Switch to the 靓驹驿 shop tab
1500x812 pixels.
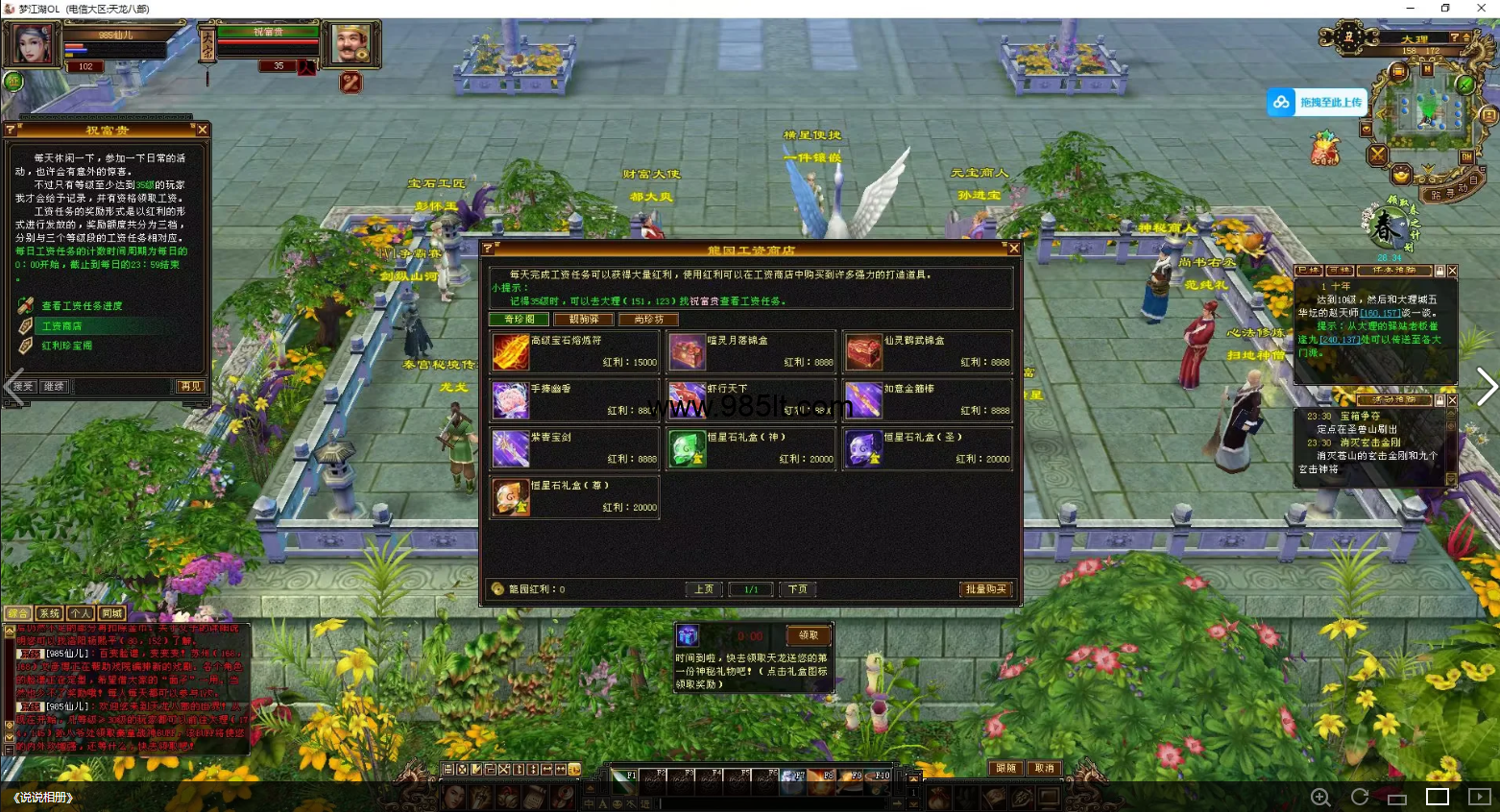tap(583, 320)
